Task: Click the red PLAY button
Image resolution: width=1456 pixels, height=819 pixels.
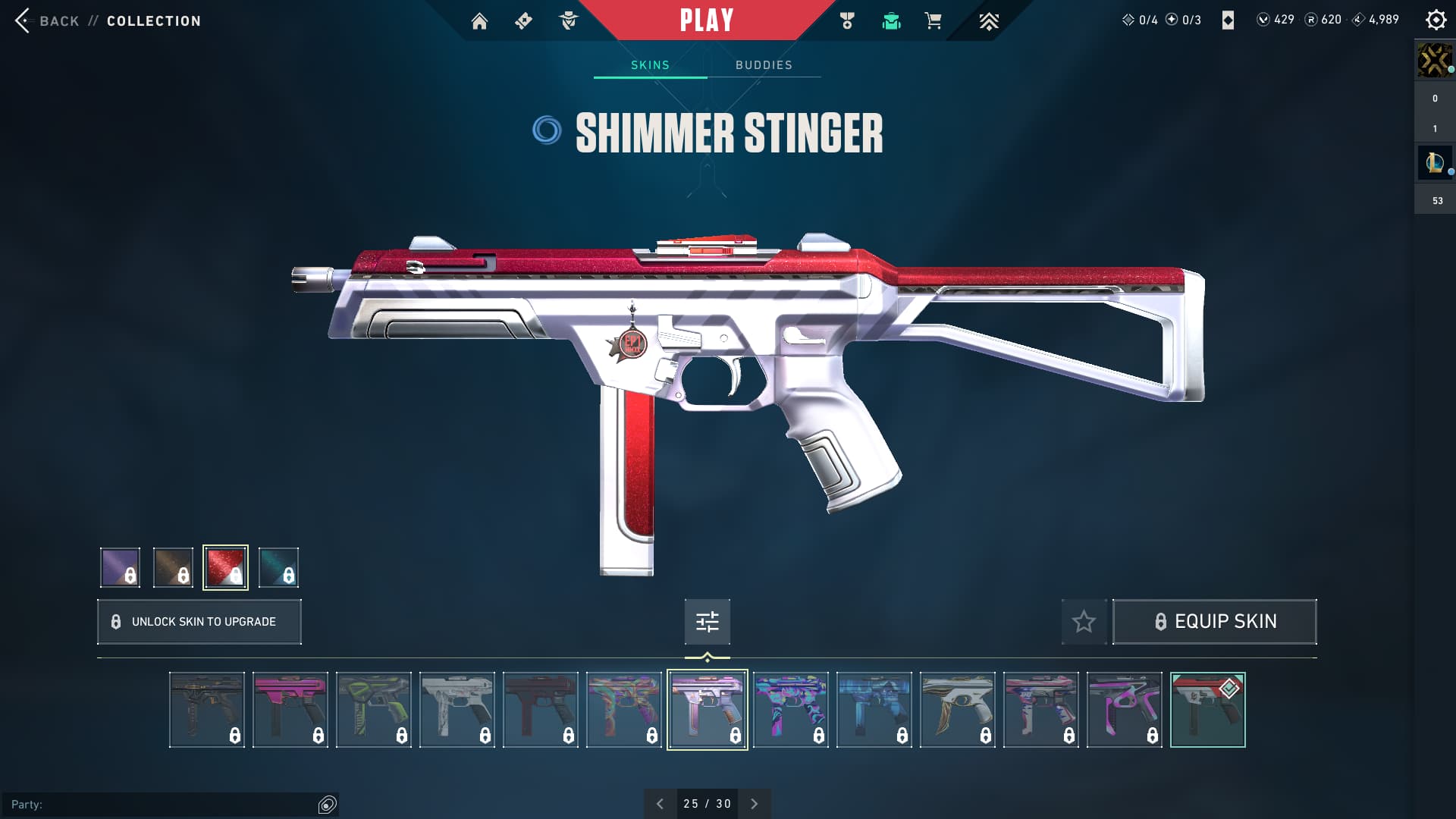Action: click(x=706, y=20)
